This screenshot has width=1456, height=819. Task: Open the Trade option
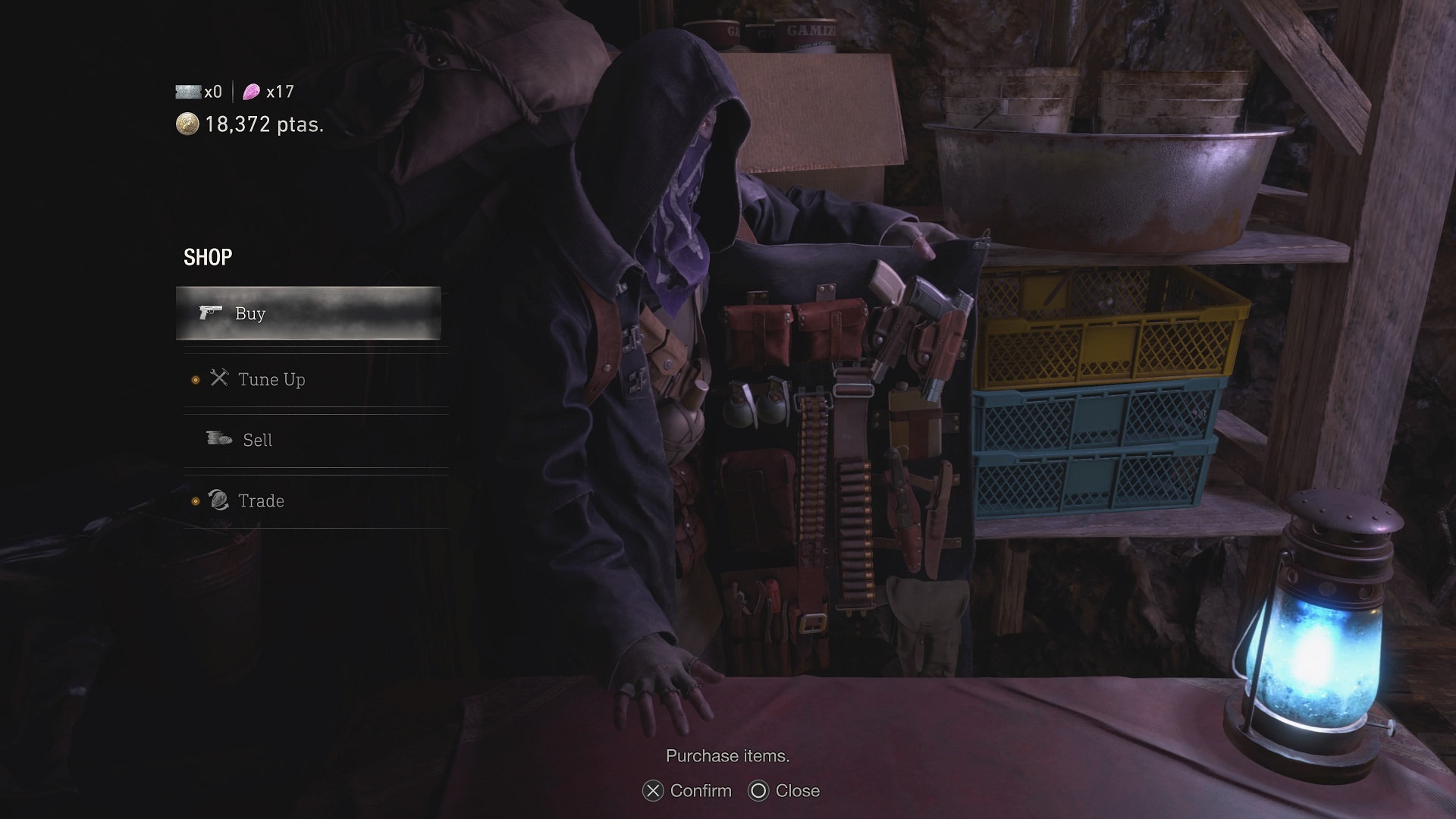260,500
